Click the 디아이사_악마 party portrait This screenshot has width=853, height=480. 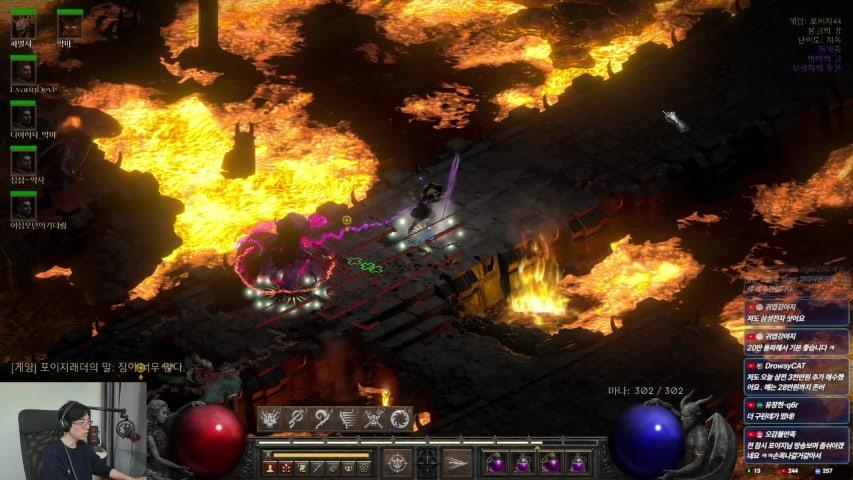pyautogui.click(x=23, y=116)
